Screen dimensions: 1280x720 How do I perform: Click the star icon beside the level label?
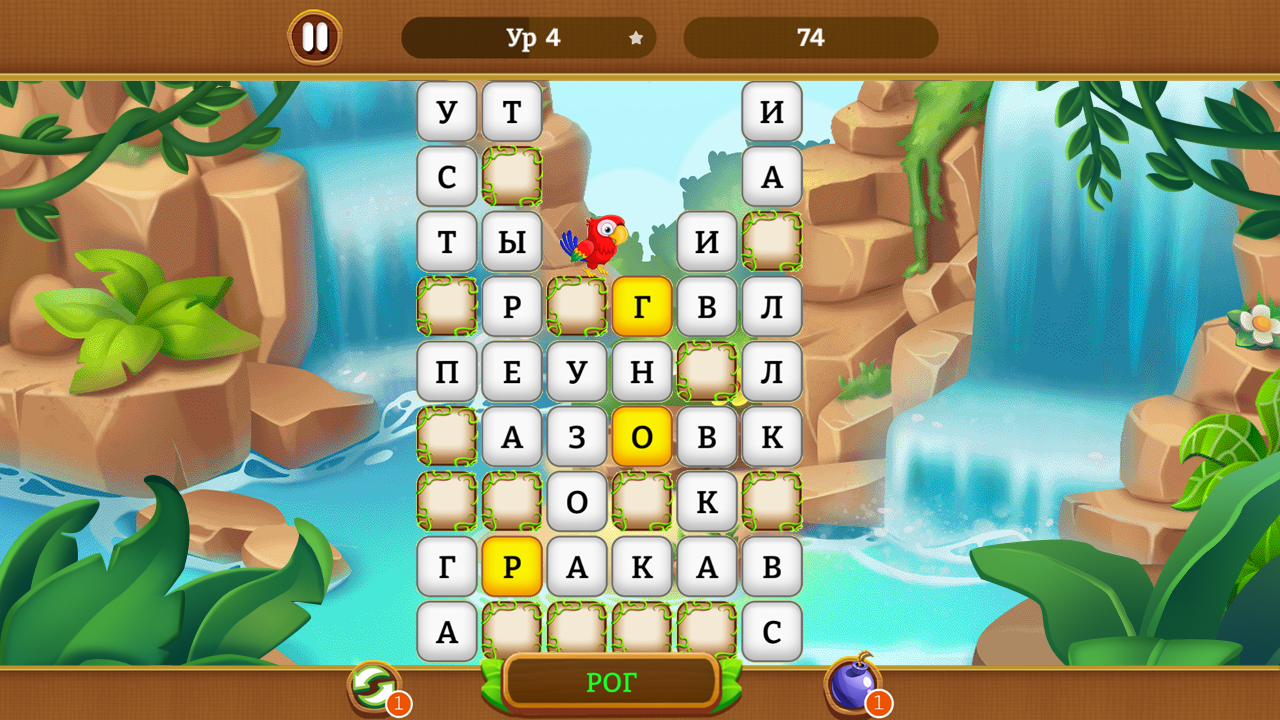coord(636,38)
